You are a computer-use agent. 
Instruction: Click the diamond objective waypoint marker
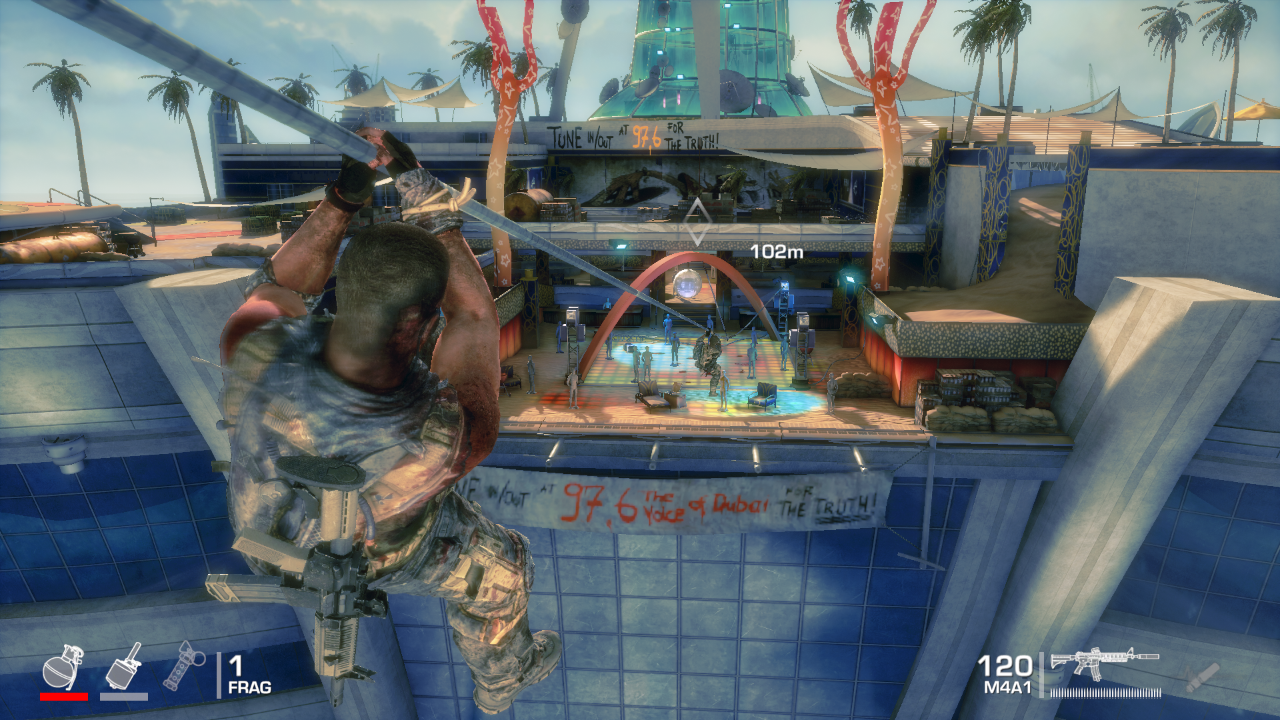(x=697, y=223)
